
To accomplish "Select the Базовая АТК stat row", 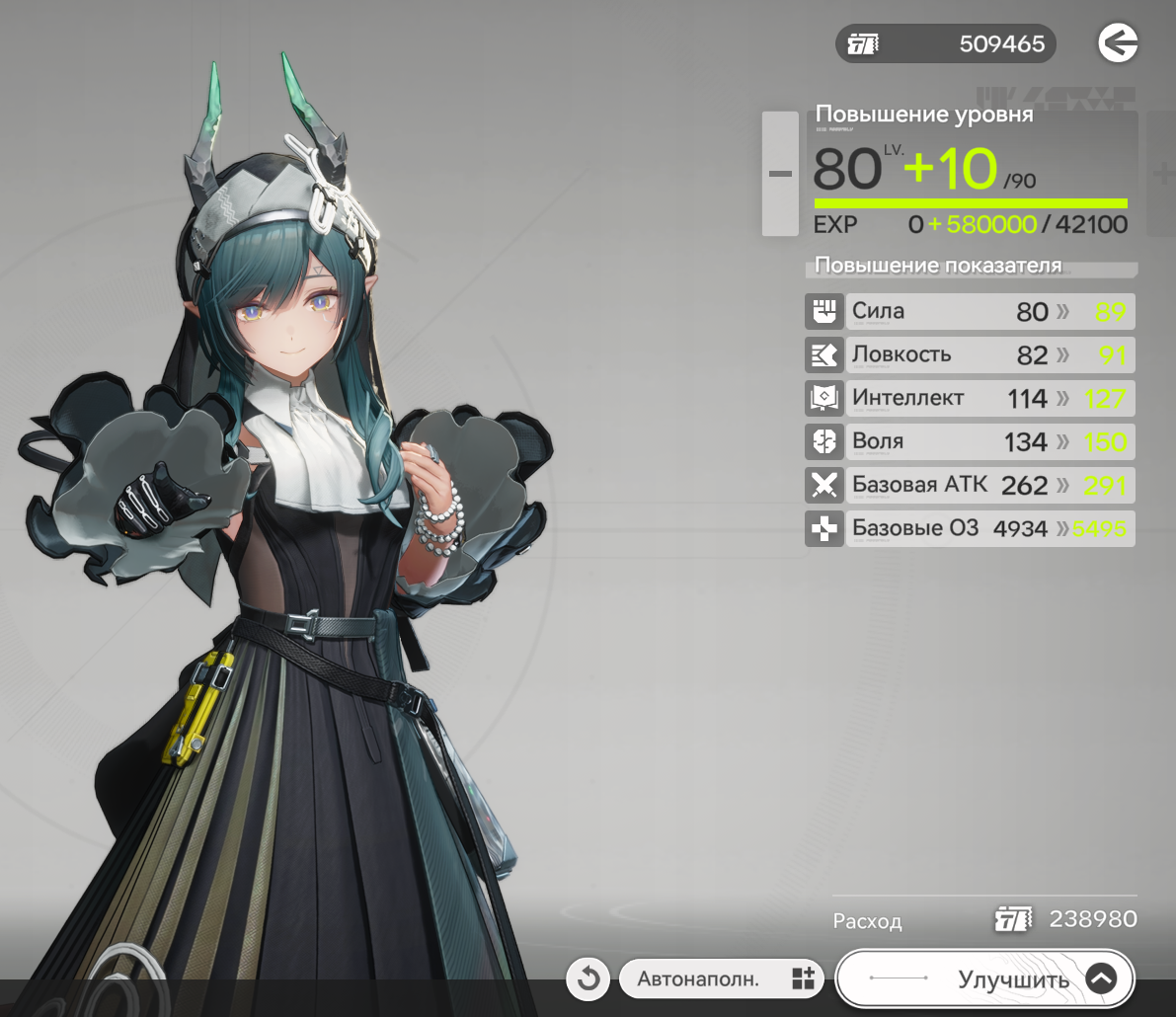I will point(971,485).
